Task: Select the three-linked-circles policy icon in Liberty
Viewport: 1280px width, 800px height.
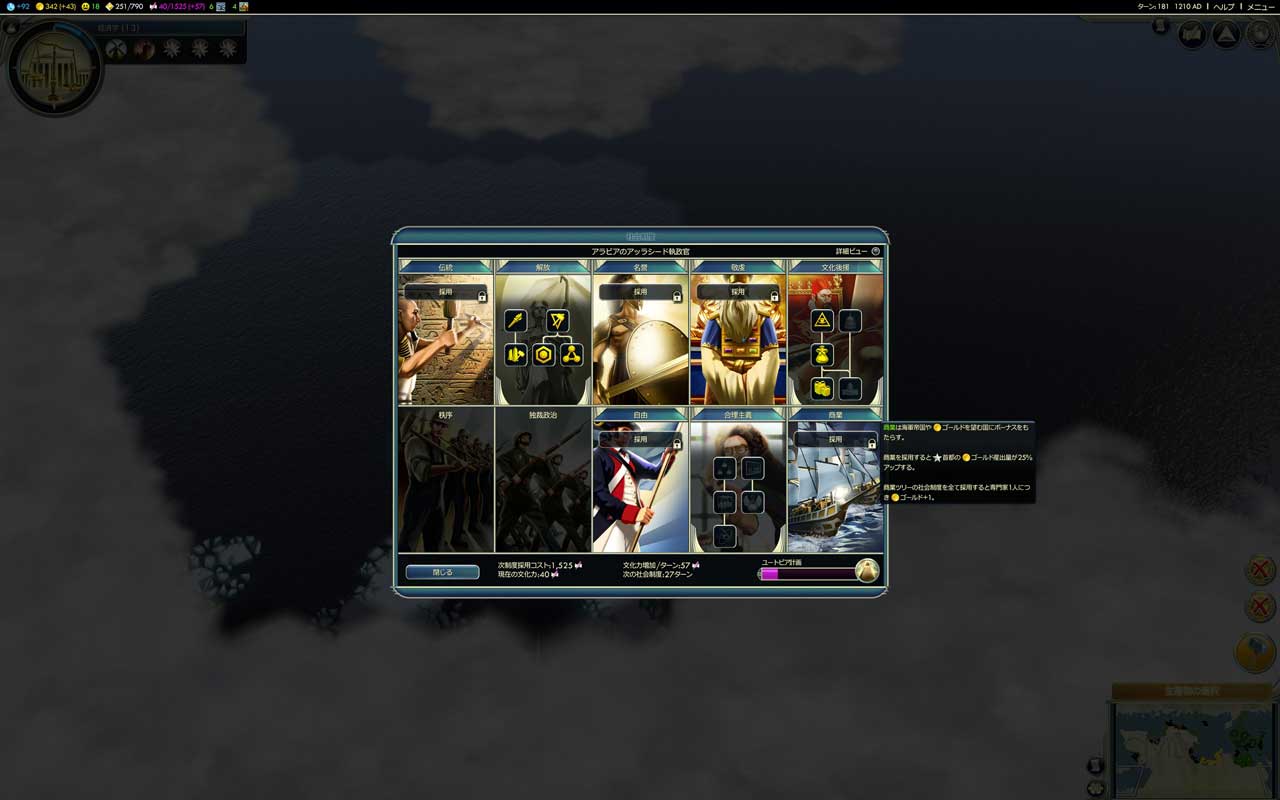Action: tap(571, 355)
